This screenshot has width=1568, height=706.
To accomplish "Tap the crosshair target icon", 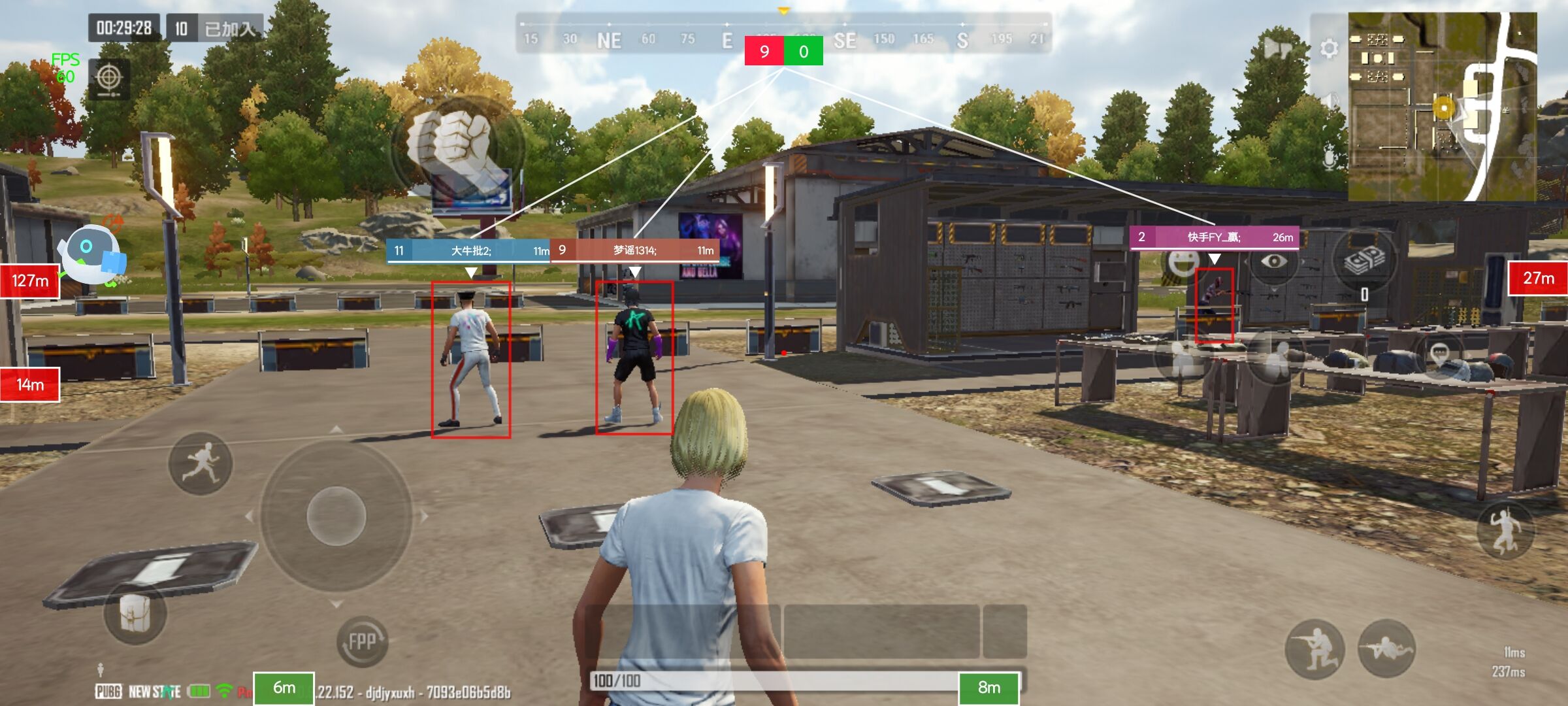I will click(x=108, y=78).
